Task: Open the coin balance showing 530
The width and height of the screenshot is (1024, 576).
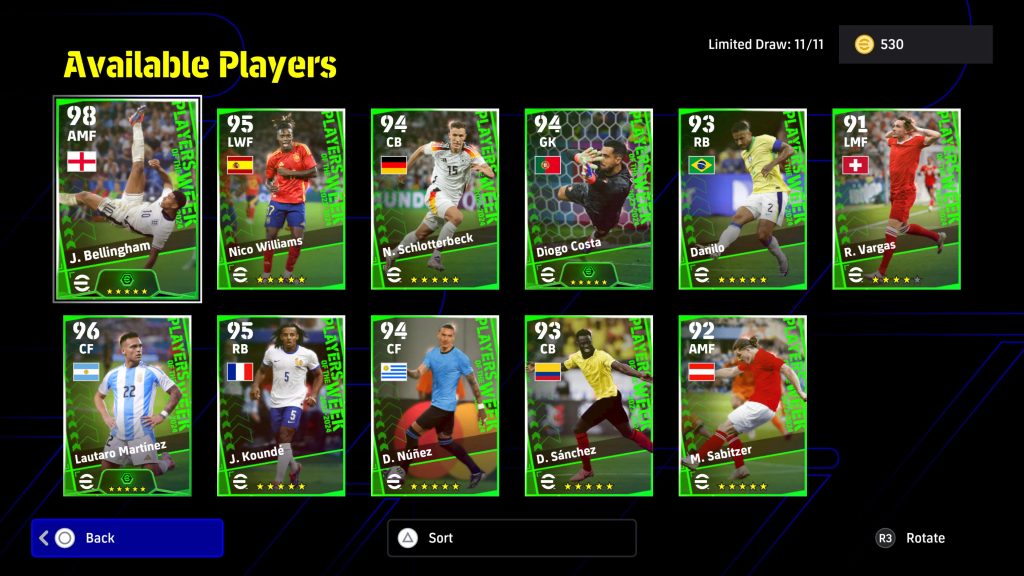Action: pyautogui.click(x=915, y=45)
